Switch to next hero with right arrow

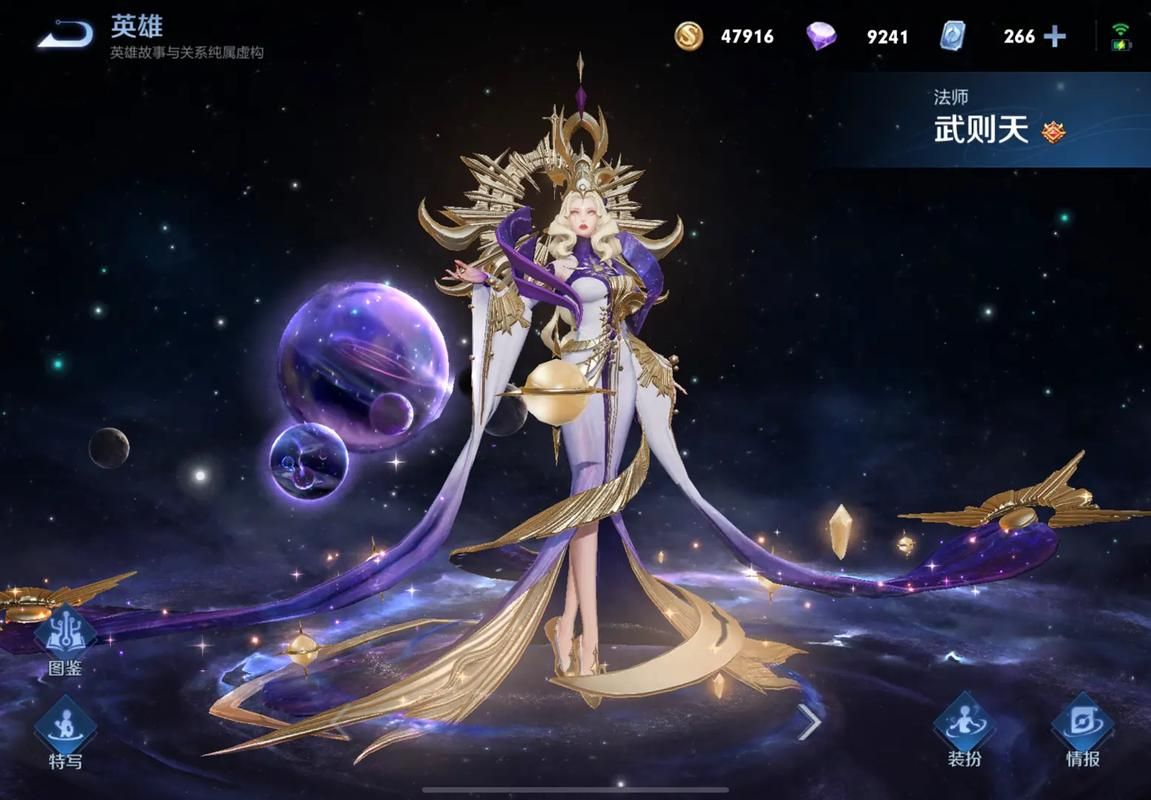(x=809, y=721)
